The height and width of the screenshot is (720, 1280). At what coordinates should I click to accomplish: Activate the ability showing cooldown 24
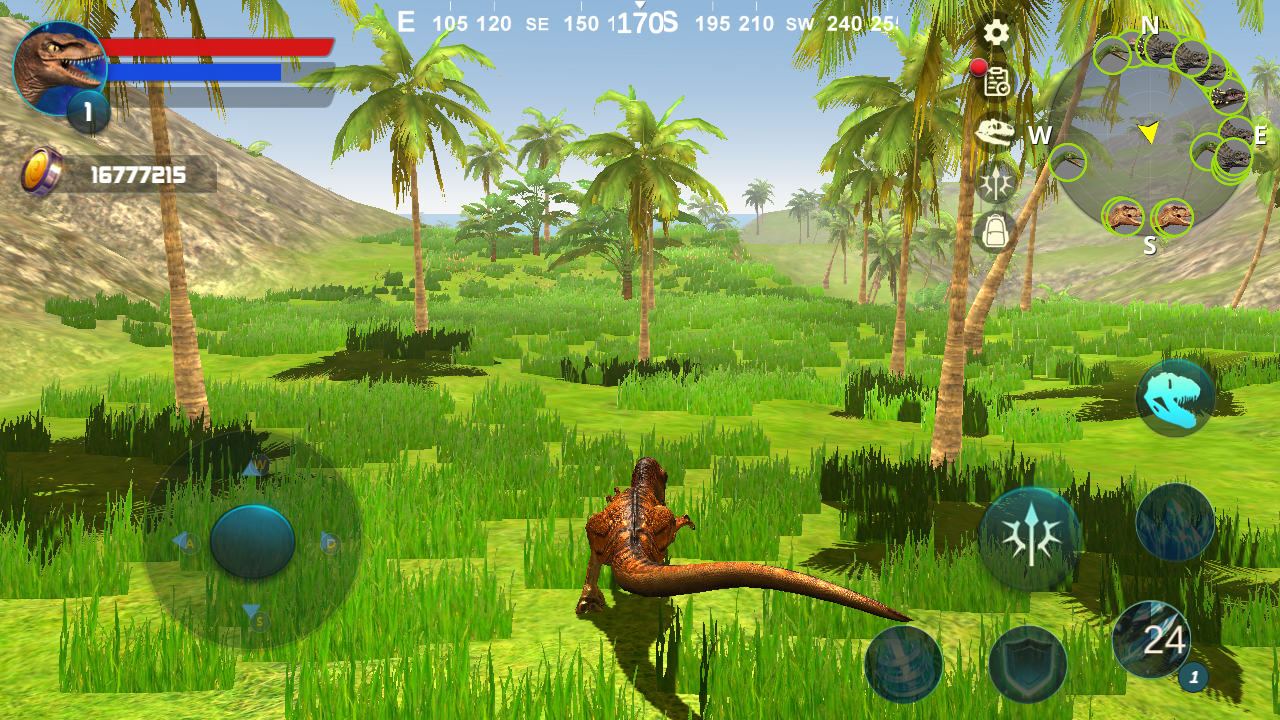click(1152, 640)
